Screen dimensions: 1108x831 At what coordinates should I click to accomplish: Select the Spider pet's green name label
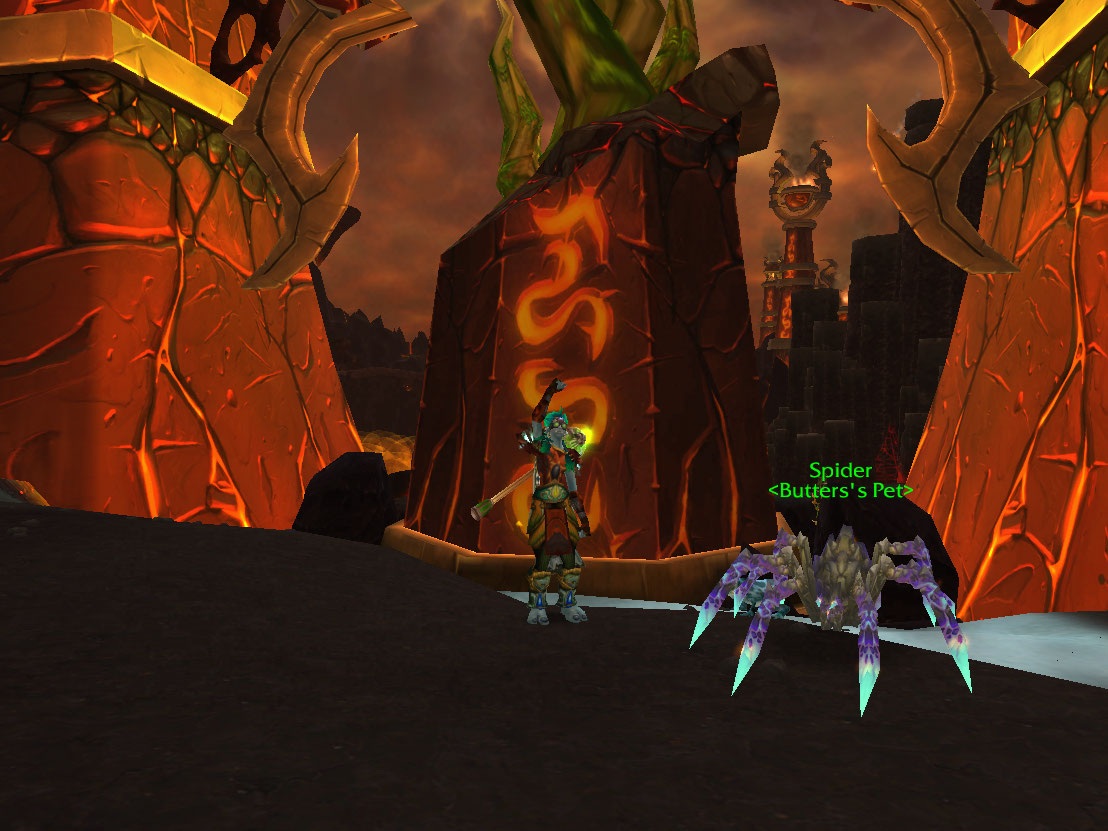coord(840,470)
